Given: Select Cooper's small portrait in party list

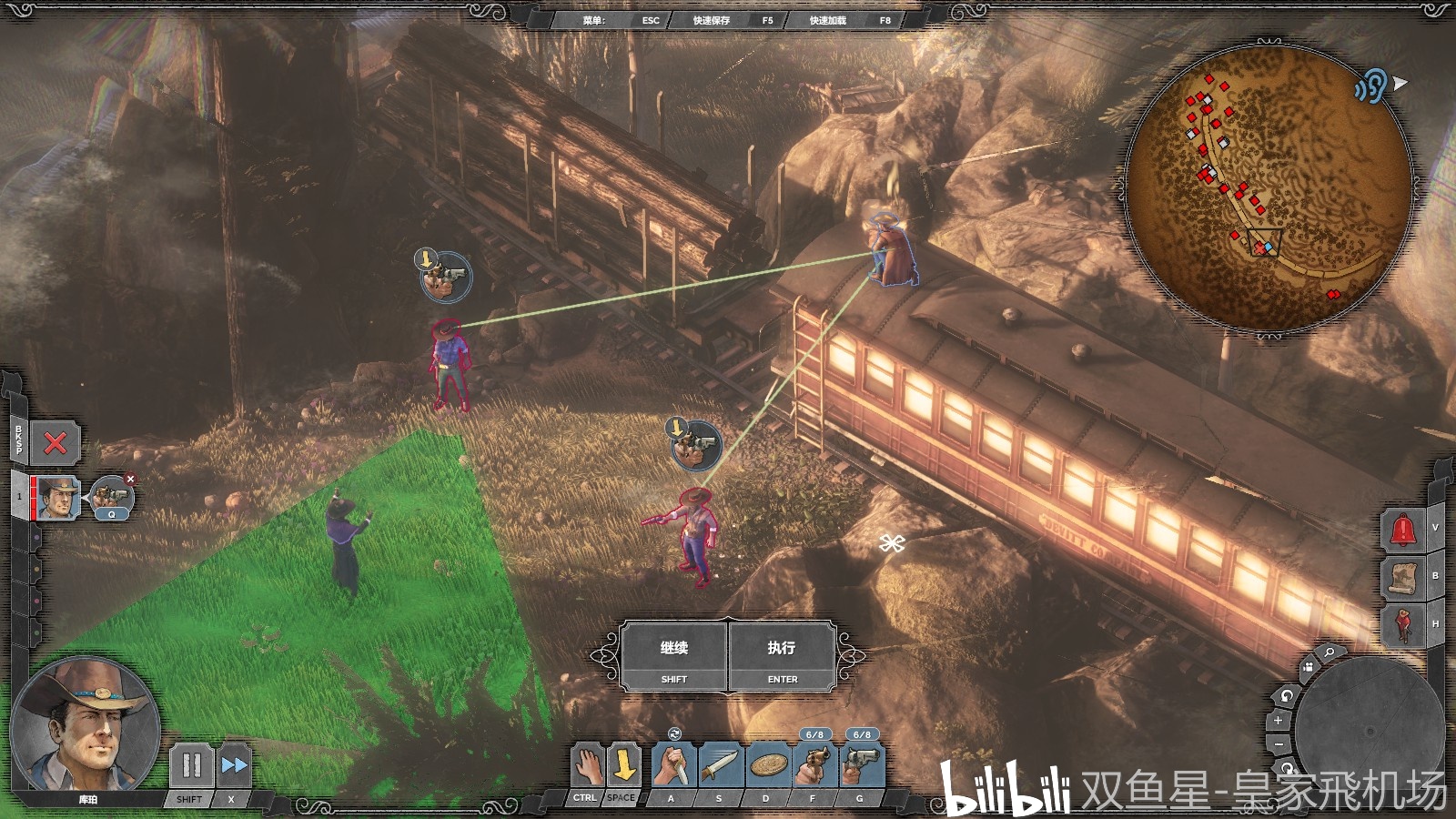Looking at the screenshot, I should pos(57,497).
